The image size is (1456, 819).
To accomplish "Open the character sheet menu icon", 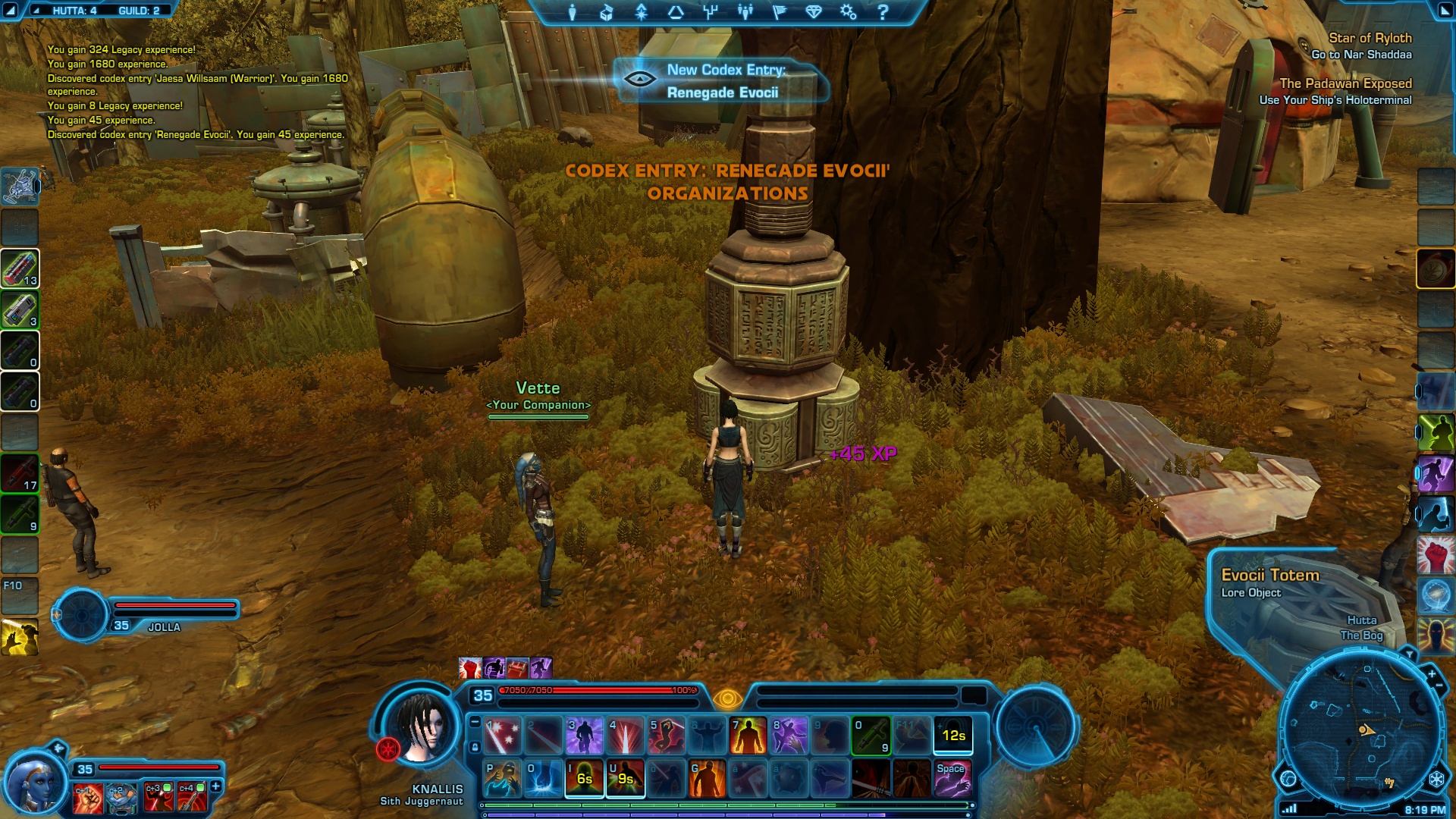I will (573, 12).
